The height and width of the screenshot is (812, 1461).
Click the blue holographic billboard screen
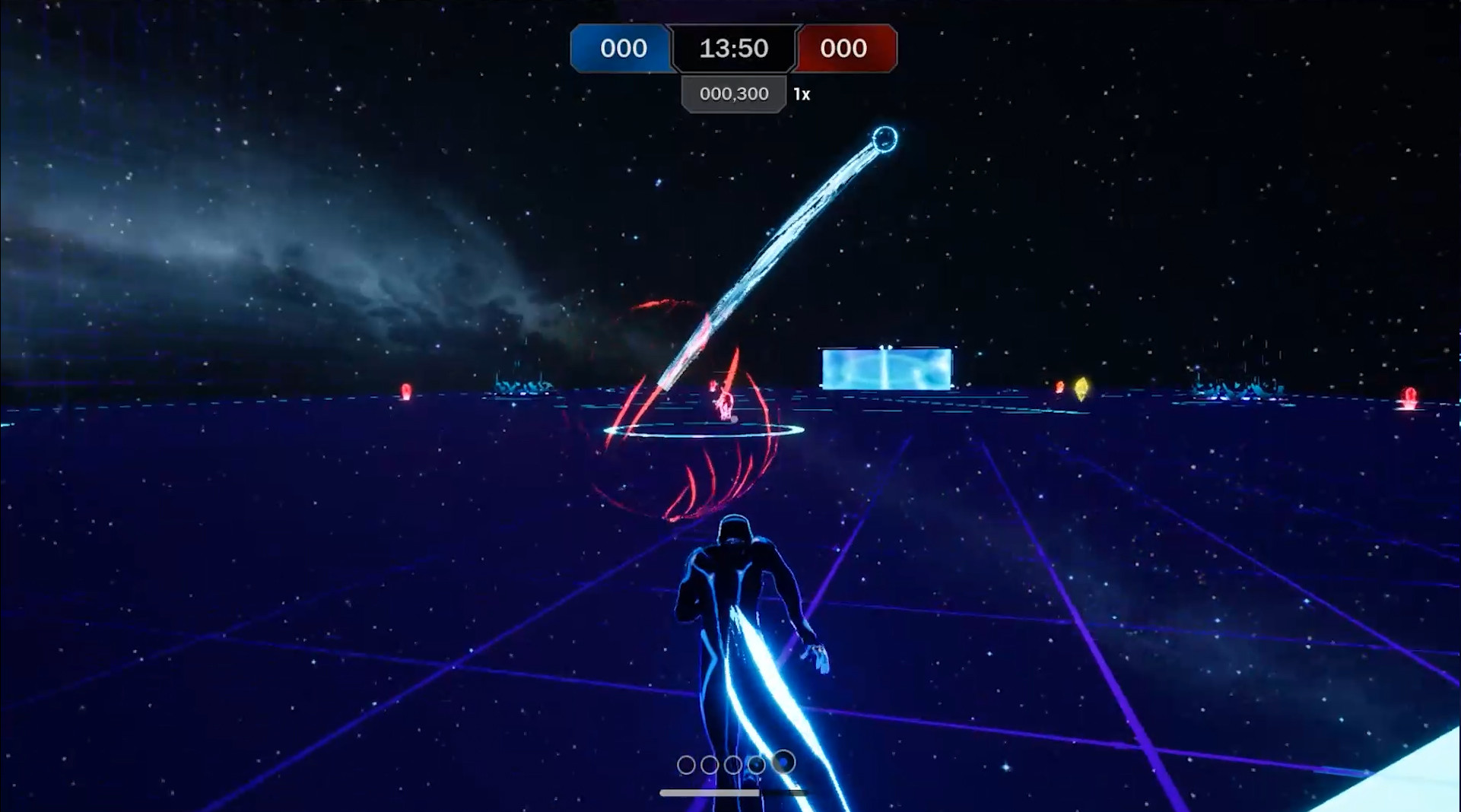[x=885, y=368]
